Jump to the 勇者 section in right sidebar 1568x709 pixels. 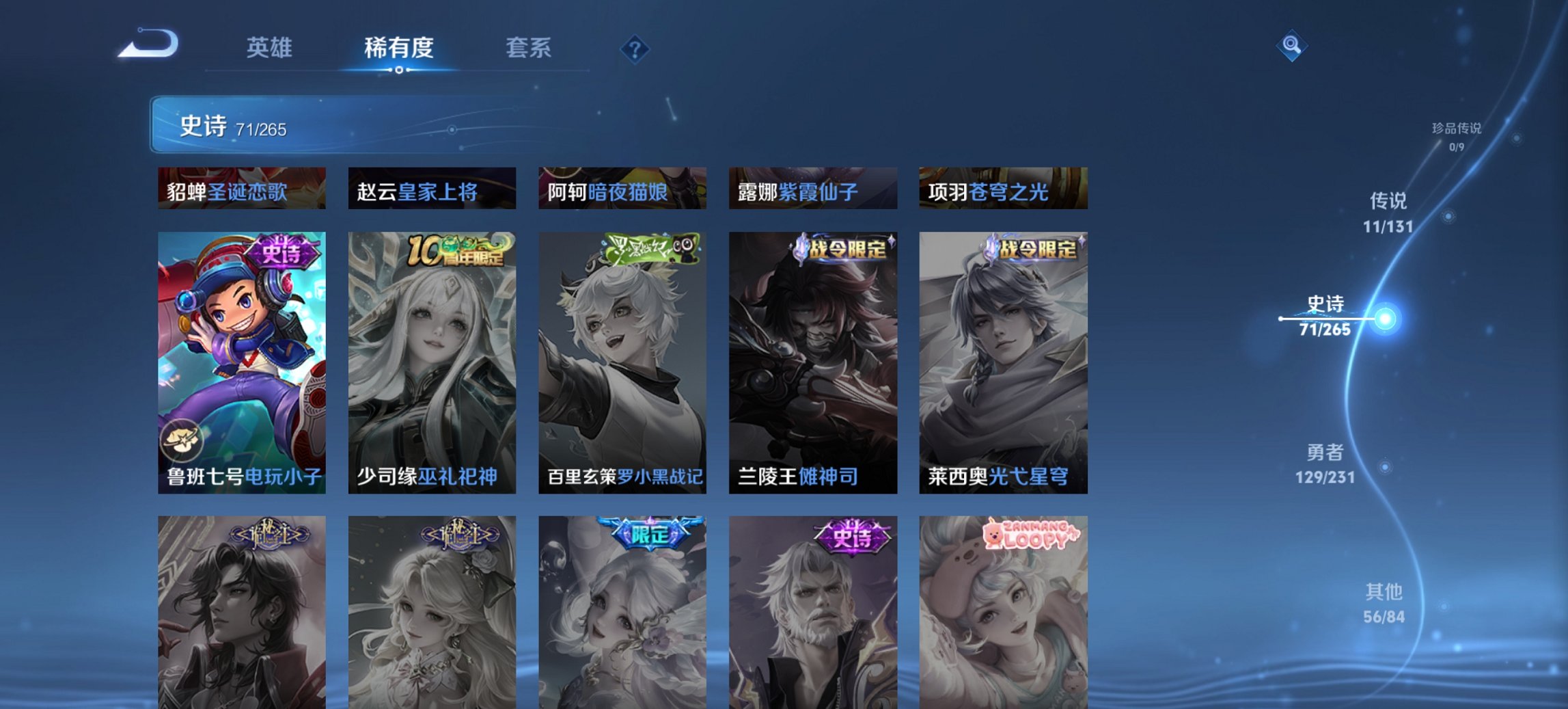[1326, 453]
